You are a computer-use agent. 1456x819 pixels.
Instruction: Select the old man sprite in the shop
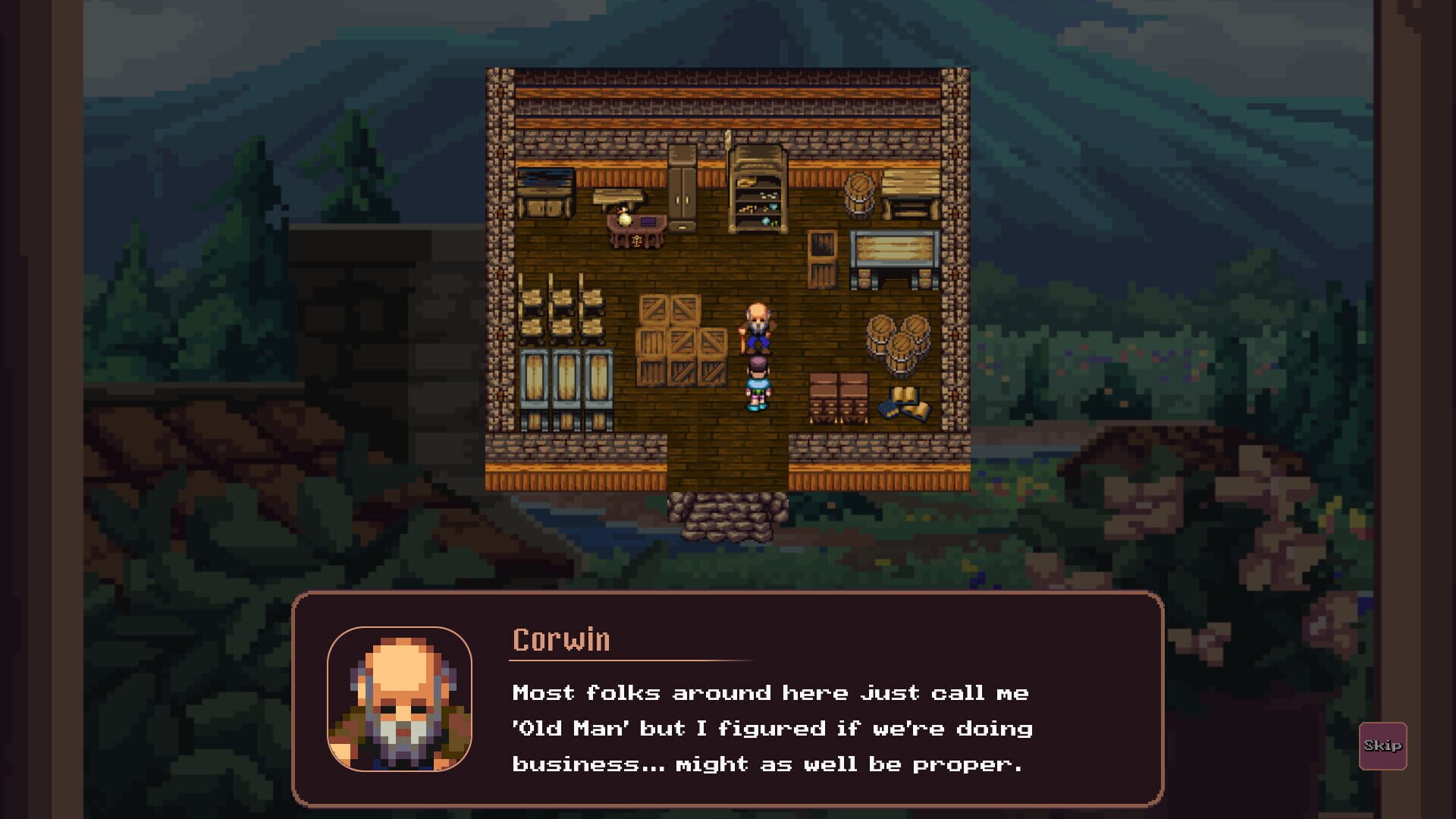coord(756,328)
